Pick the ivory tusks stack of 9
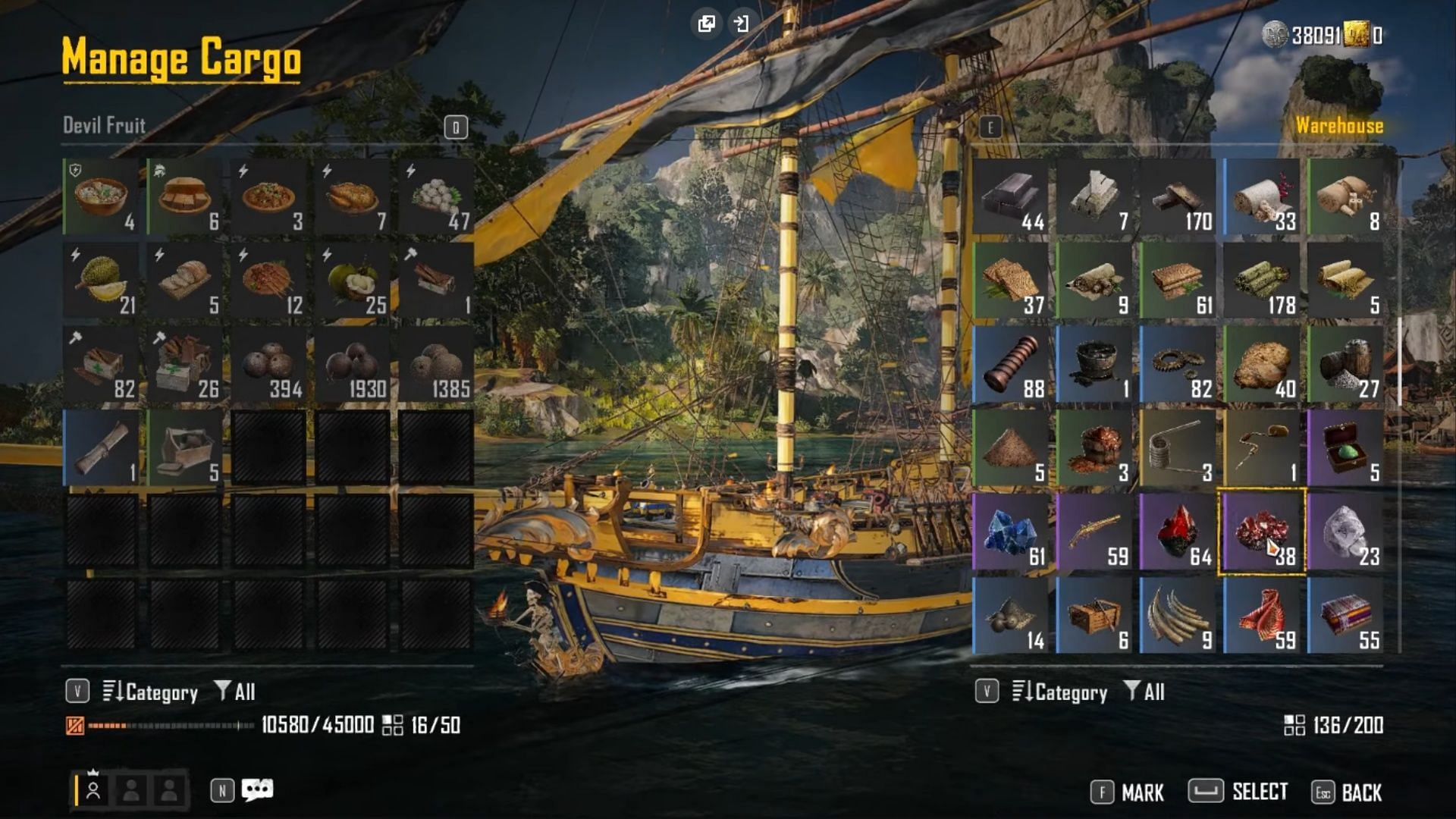The height and width of the screenshot is (819, 1456). pyautogui.click(x=1178, y=616)
